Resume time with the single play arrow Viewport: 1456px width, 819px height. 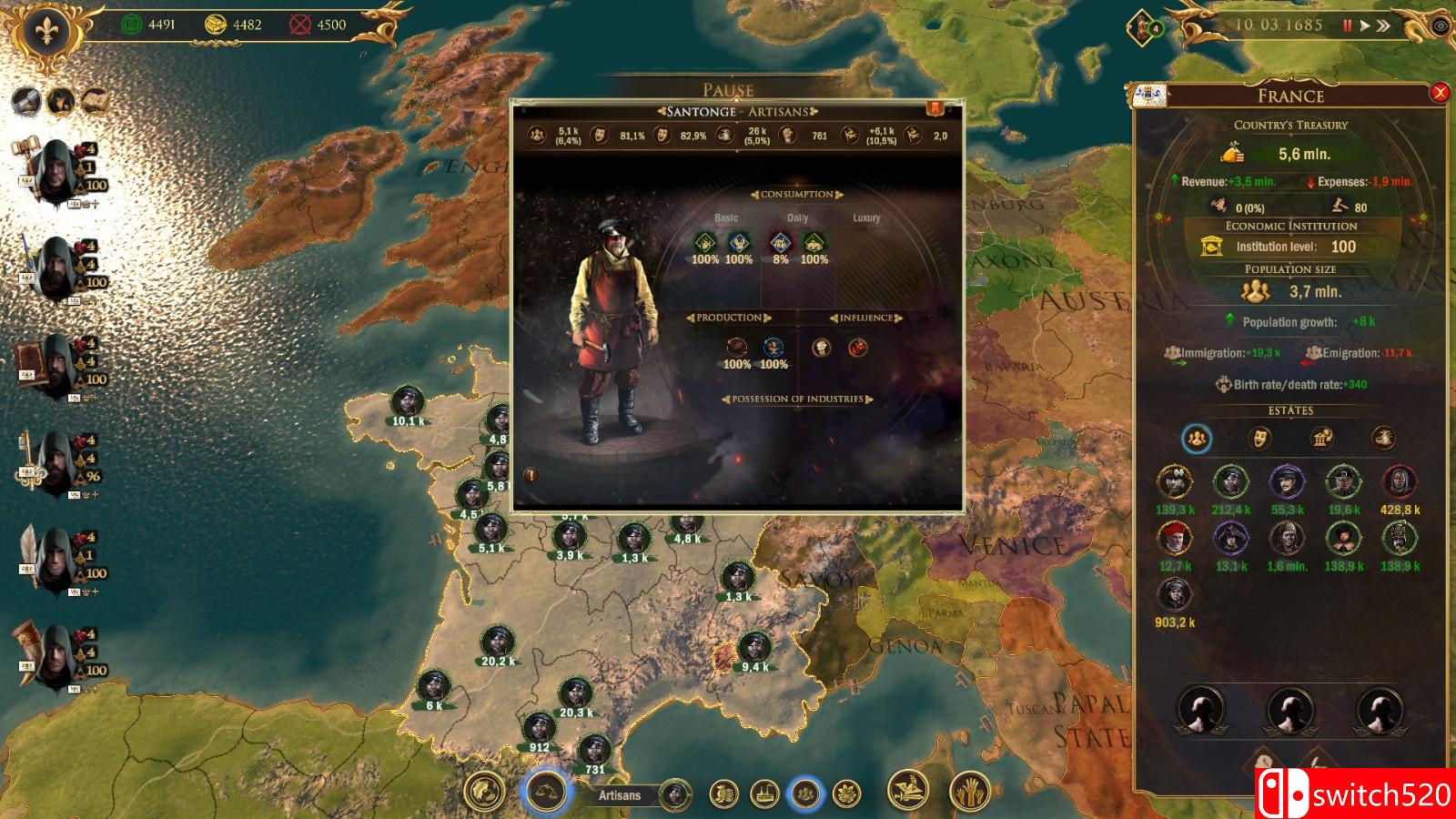[x=1364, y=25]
